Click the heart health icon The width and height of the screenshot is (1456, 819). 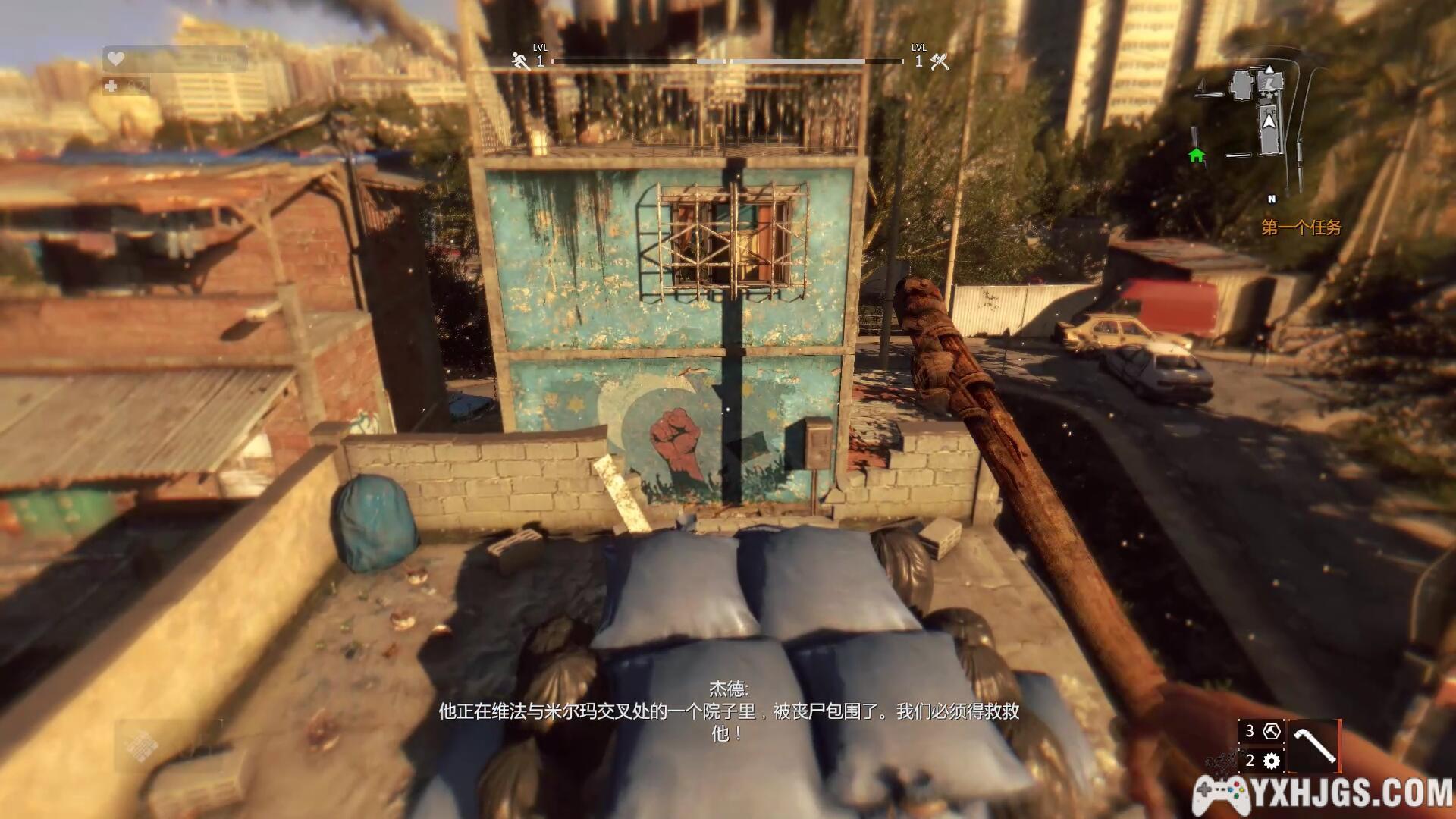(116, 58)
